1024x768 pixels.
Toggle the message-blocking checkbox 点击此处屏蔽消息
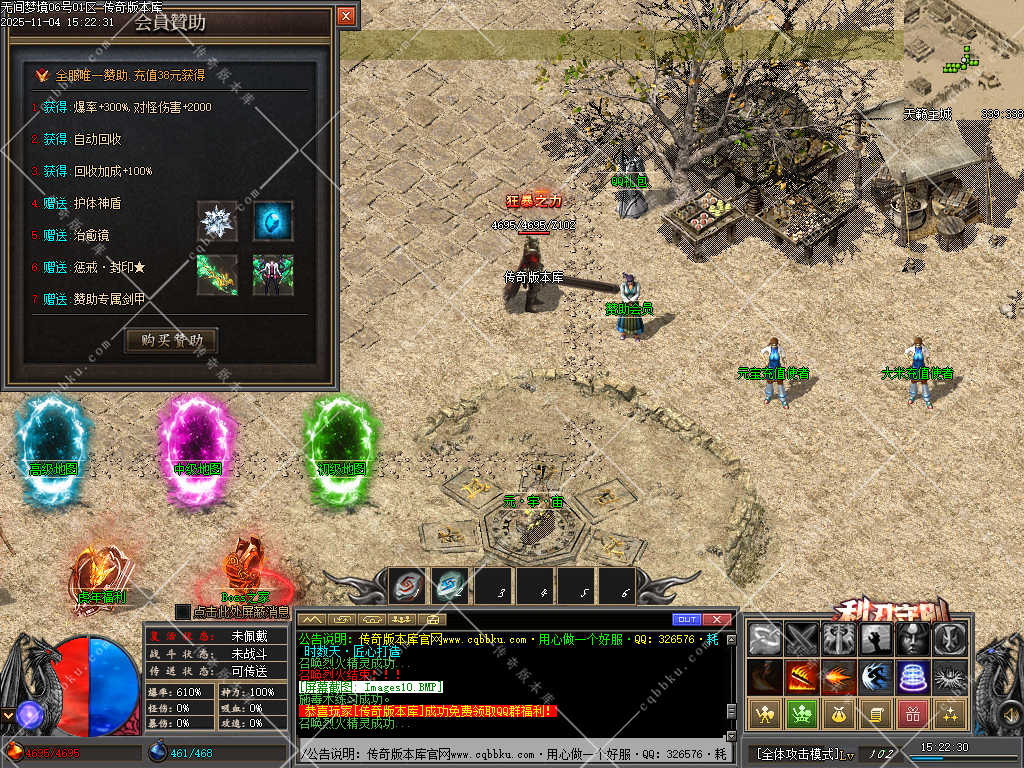tap(182, 611)
